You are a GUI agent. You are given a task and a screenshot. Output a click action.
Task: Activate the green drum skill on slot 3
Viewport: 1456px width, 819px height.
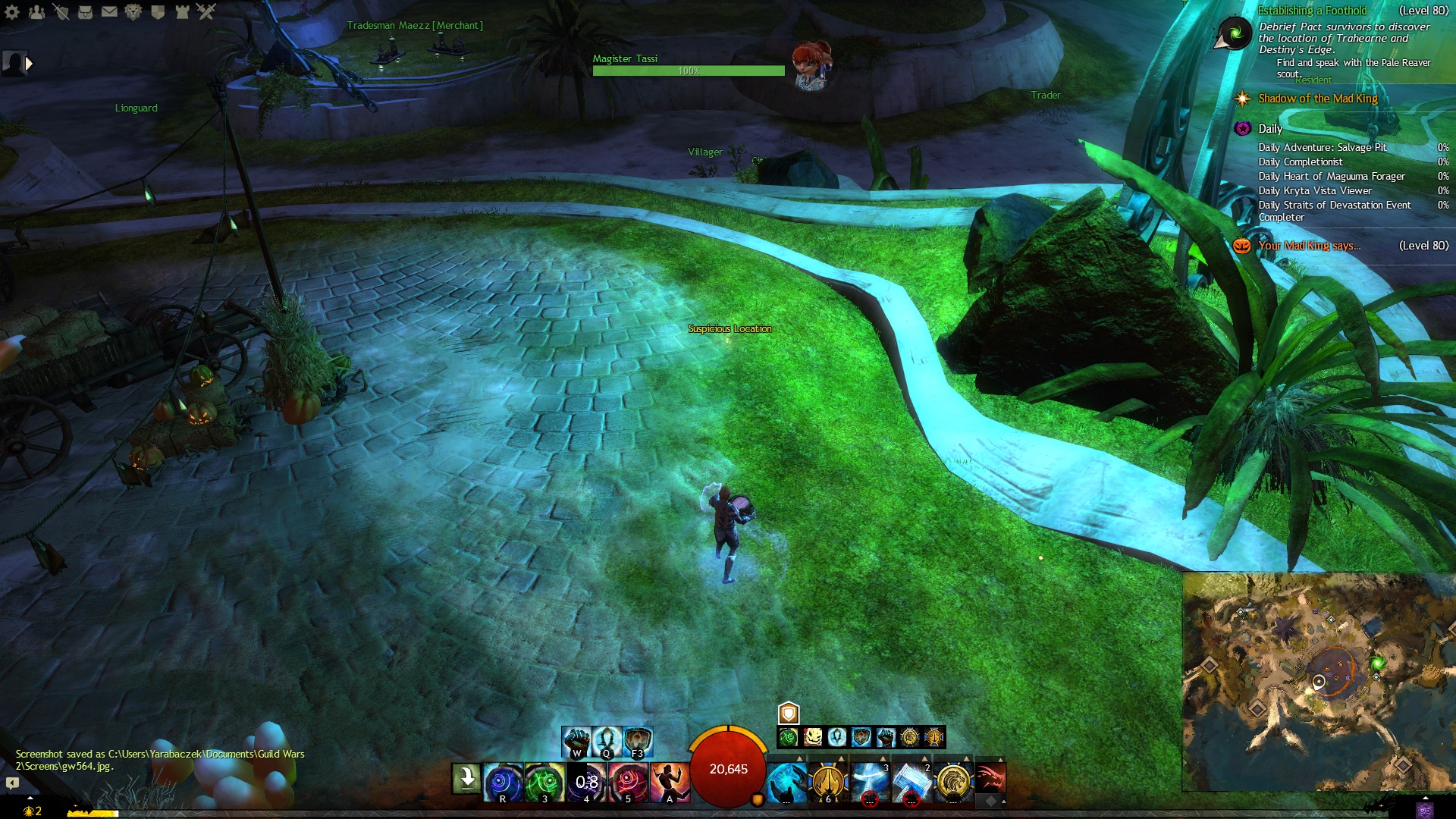[x=544, y=781]
